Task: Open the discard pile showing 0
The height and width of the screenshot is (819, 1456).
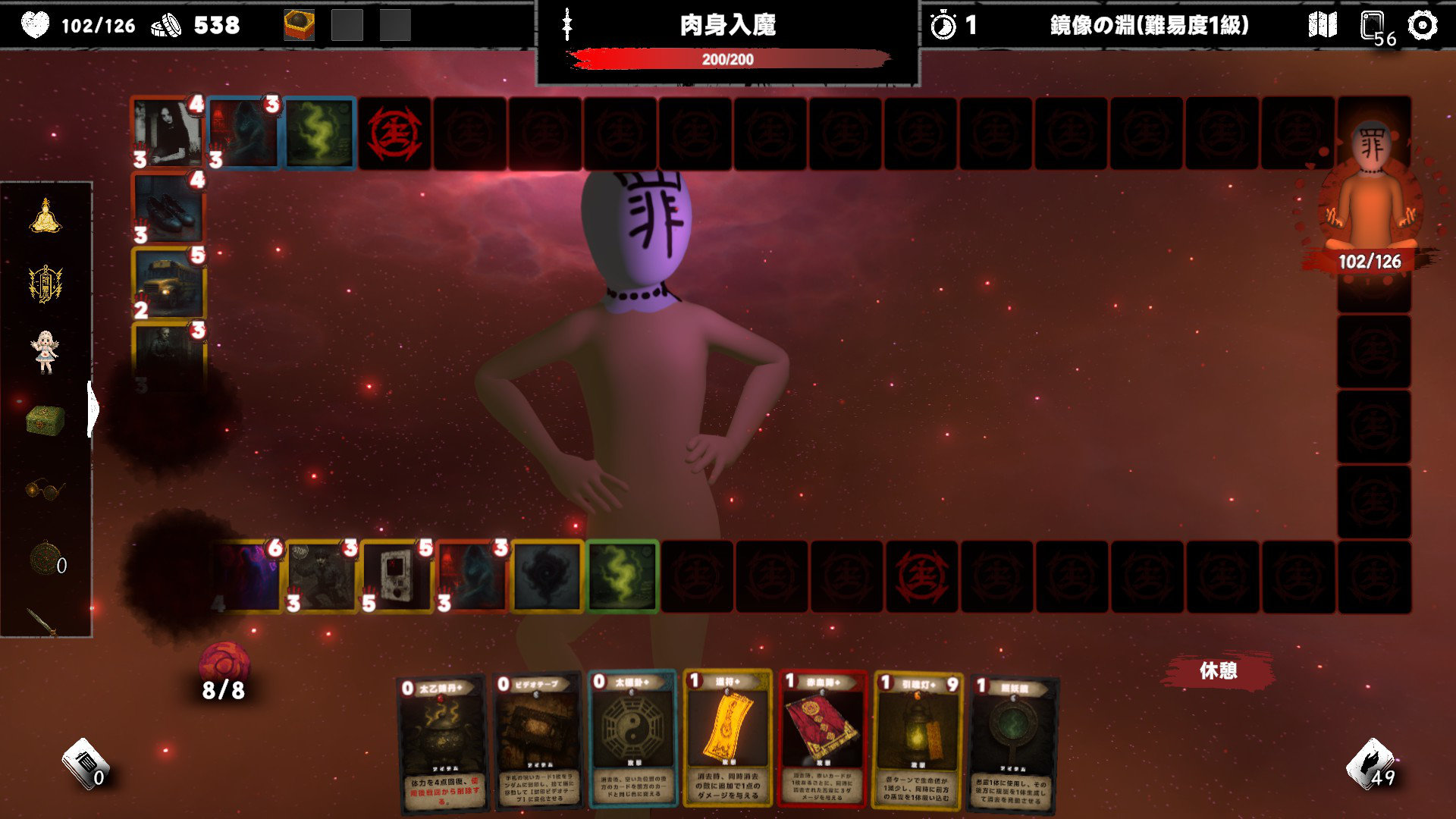Action: pyautogui.click(x=83, y=764)
